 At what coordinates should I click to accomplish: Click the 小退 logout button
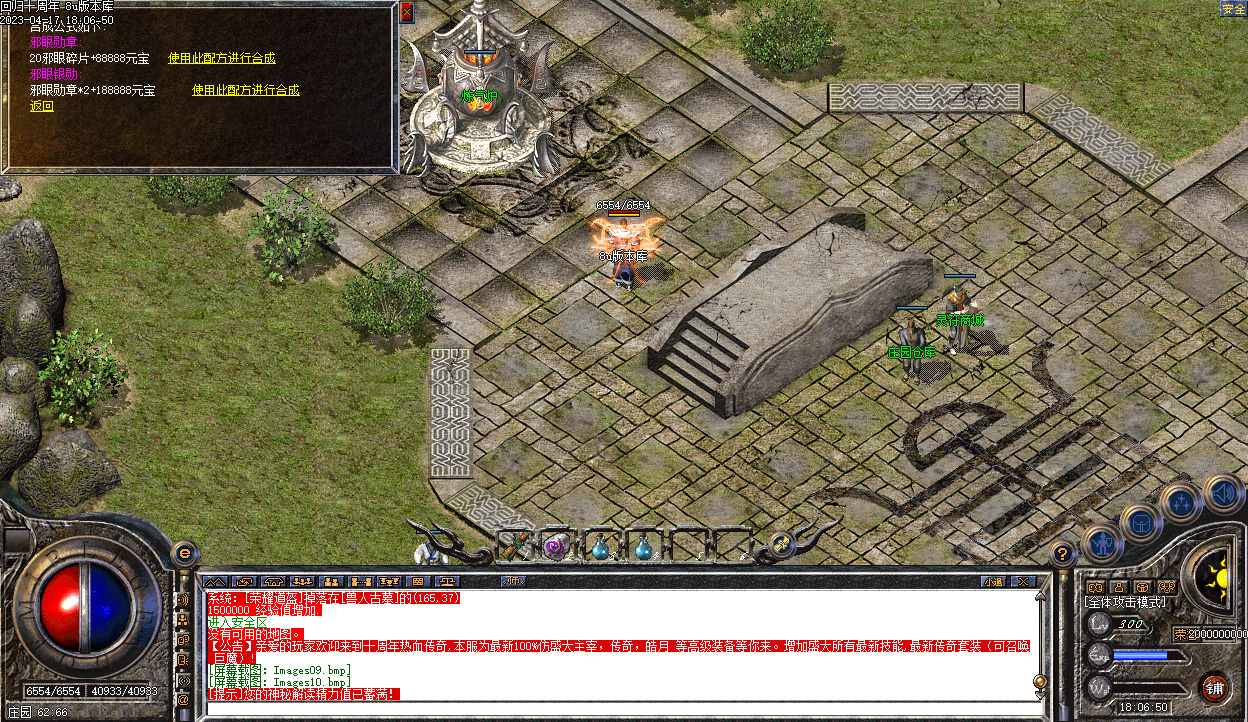(x=992, y=581)
